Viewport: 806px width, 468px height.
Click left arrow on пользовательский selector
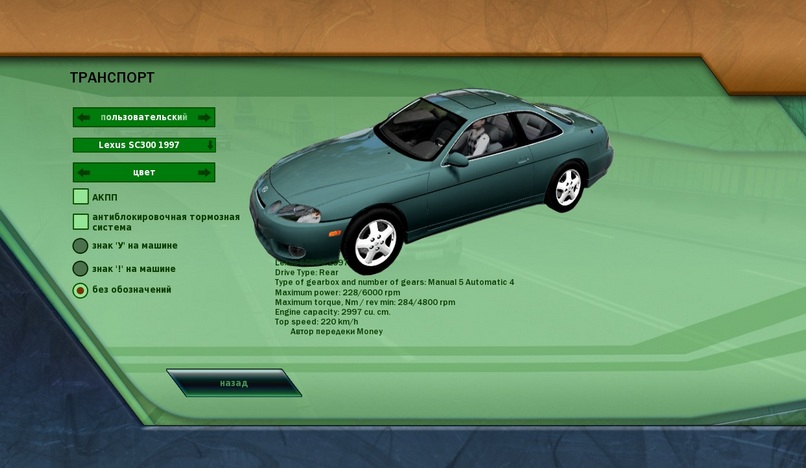coord(84,118)
